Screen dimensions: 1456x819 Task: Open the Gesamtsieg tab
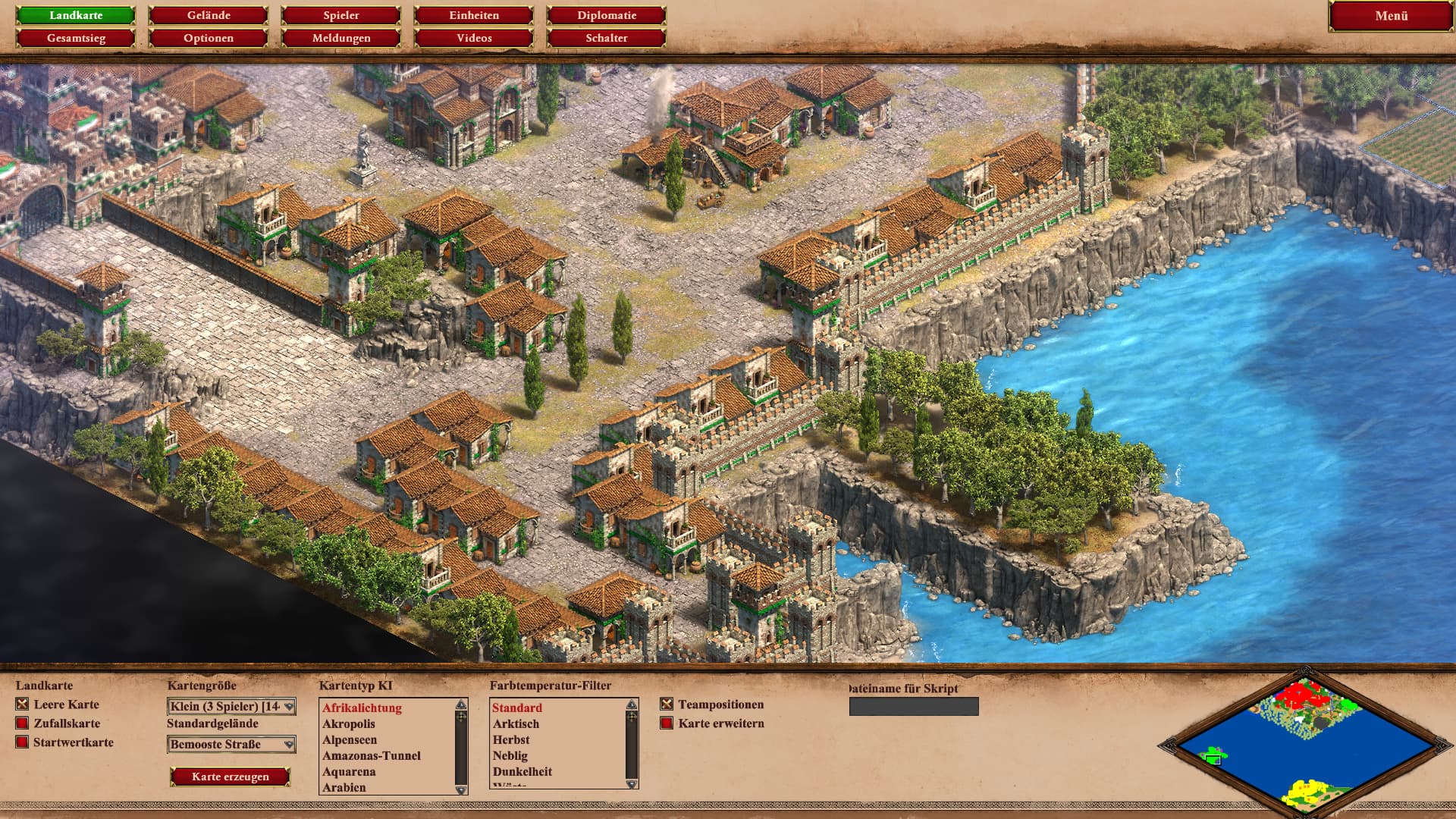[x=76, y=38]
